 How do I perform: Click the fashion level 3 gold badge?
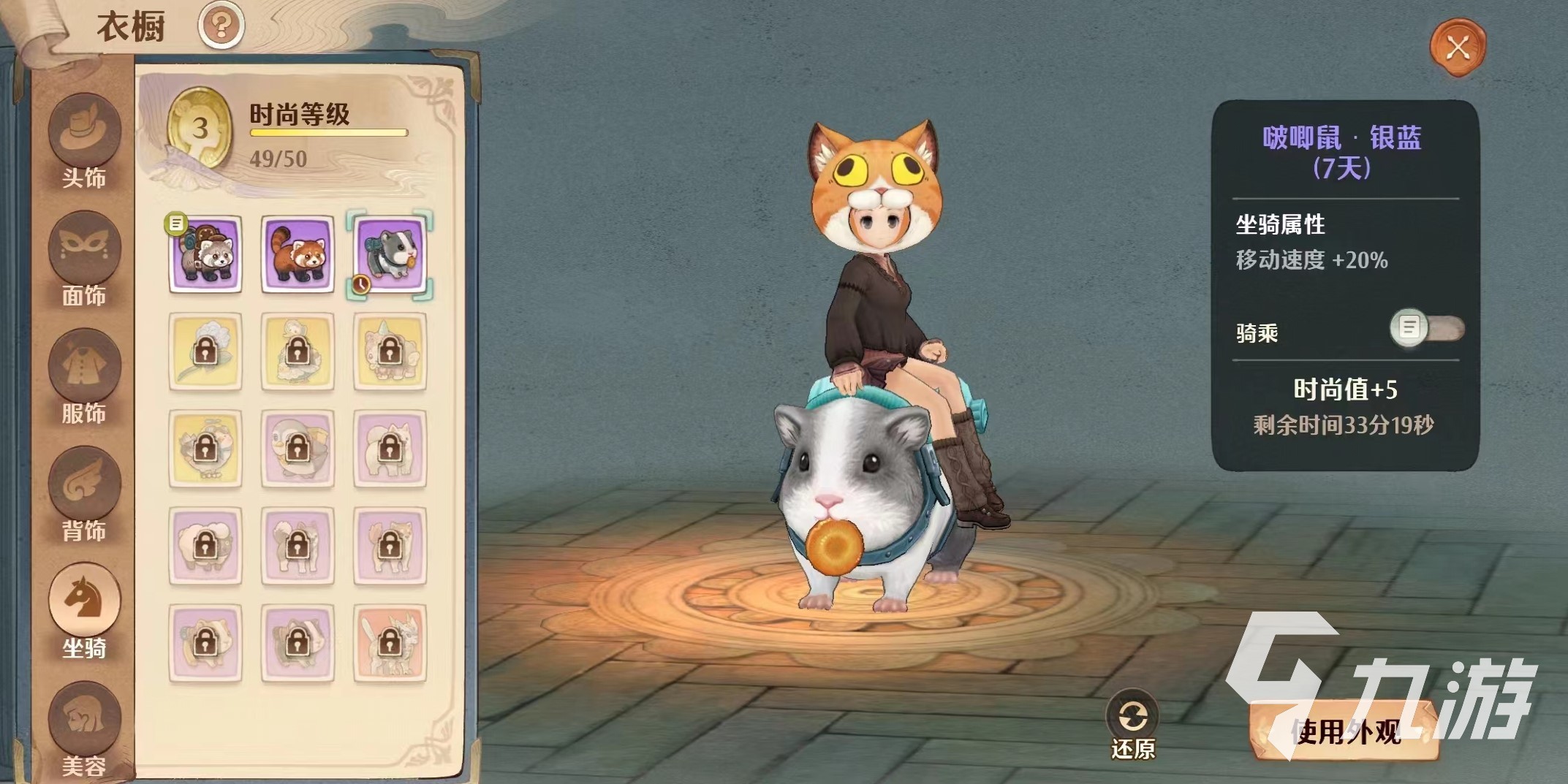pyautogui.click(x=199, y=129)
